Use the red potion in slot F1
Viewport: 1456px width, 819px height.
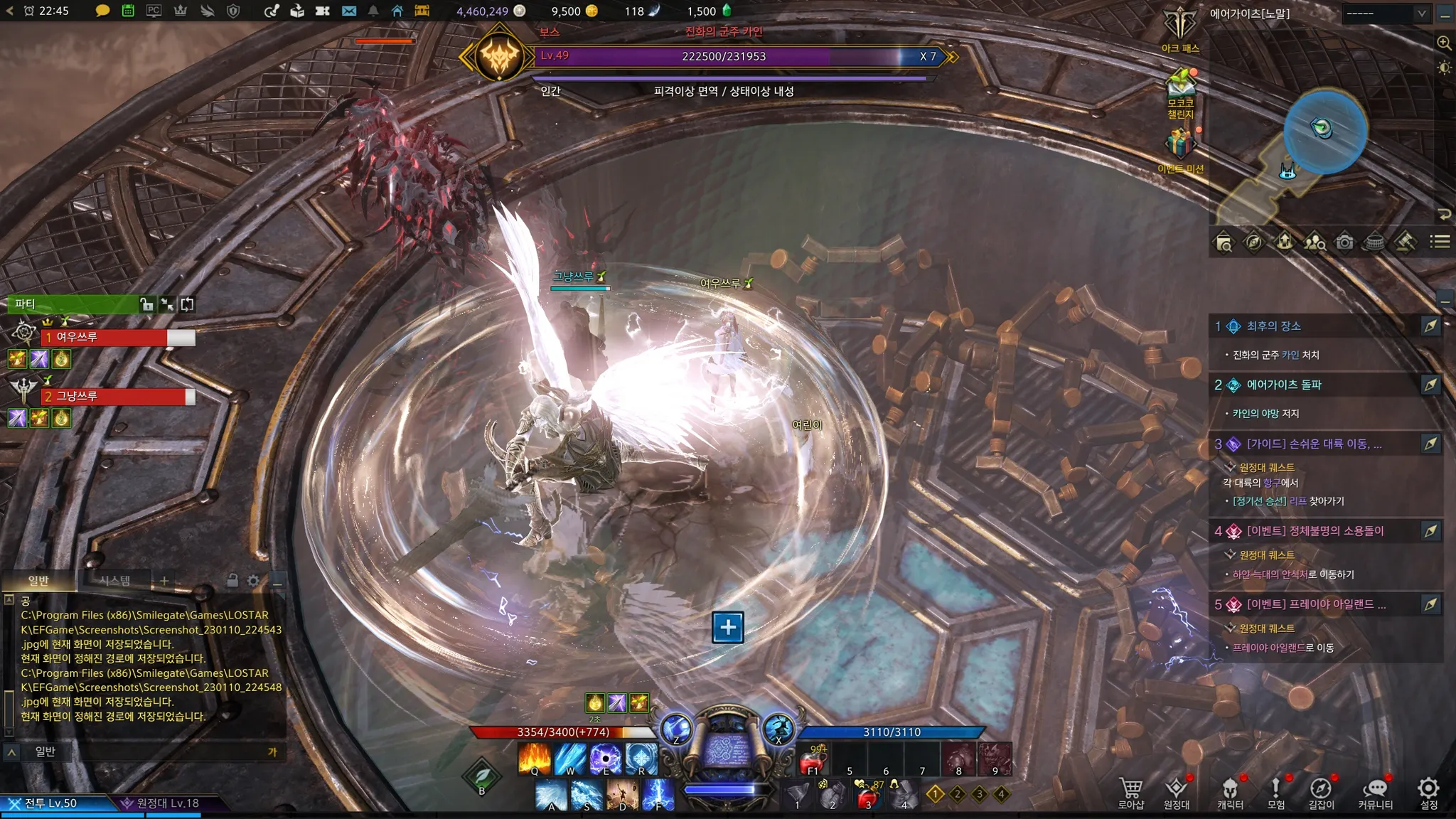[813, 761]
